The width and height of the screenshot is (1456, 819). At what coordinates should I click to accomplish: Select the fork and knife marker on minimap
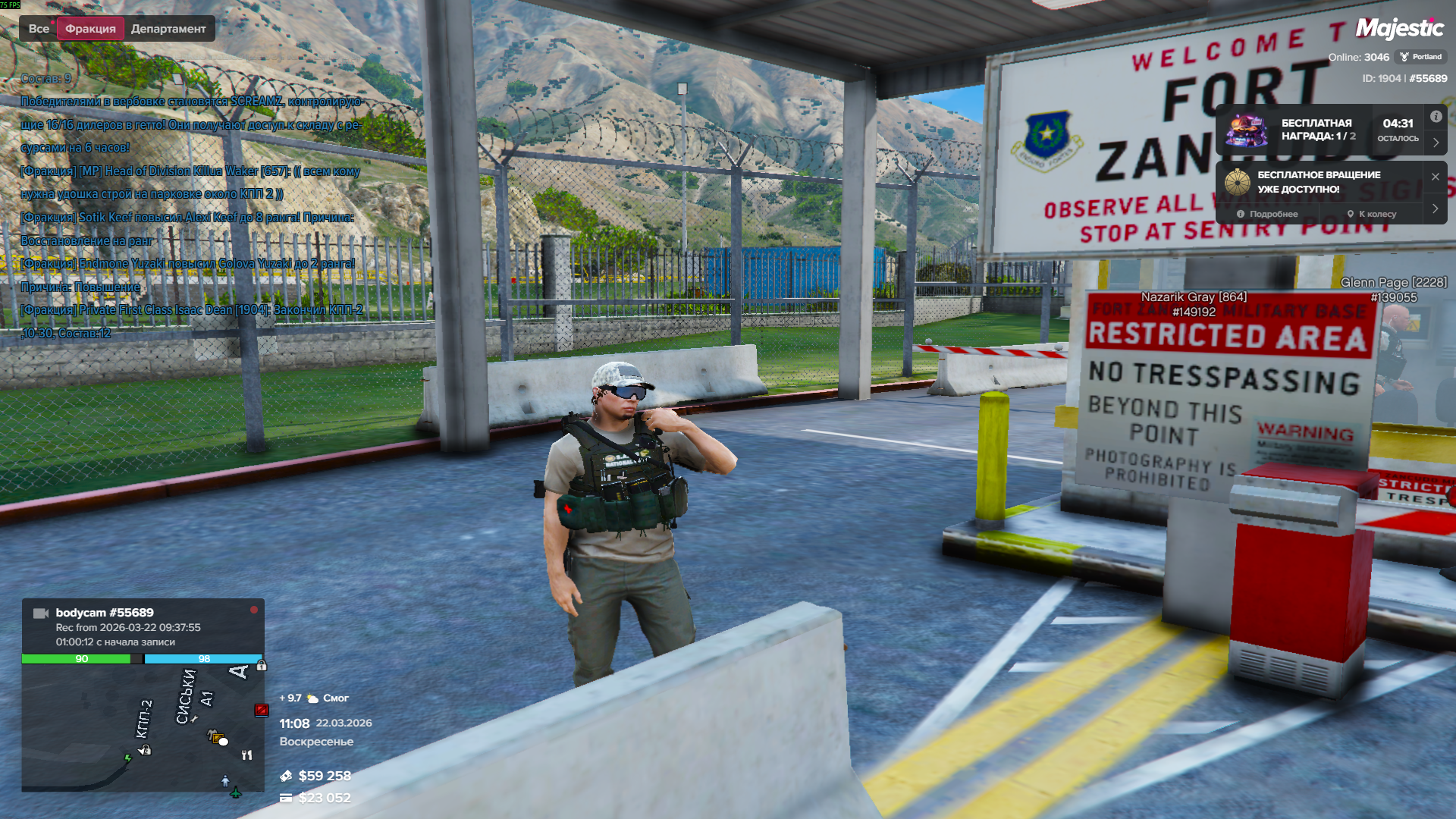[246, 755]
